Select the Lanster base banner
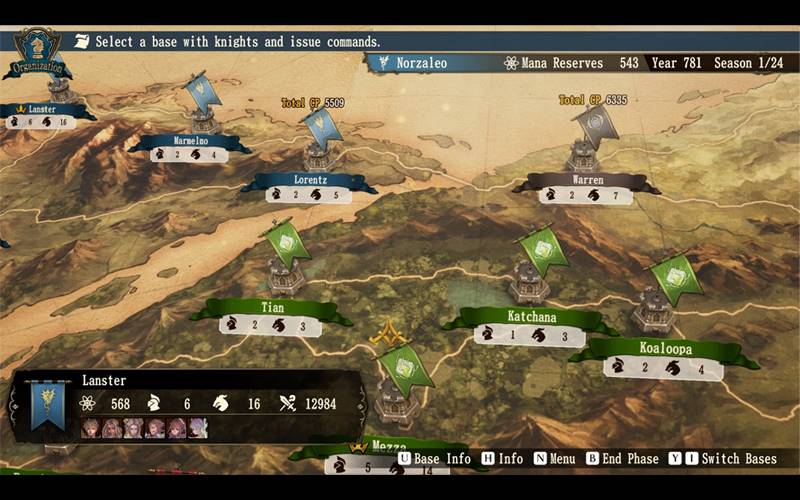800x500 pixels. pos(40,109)
